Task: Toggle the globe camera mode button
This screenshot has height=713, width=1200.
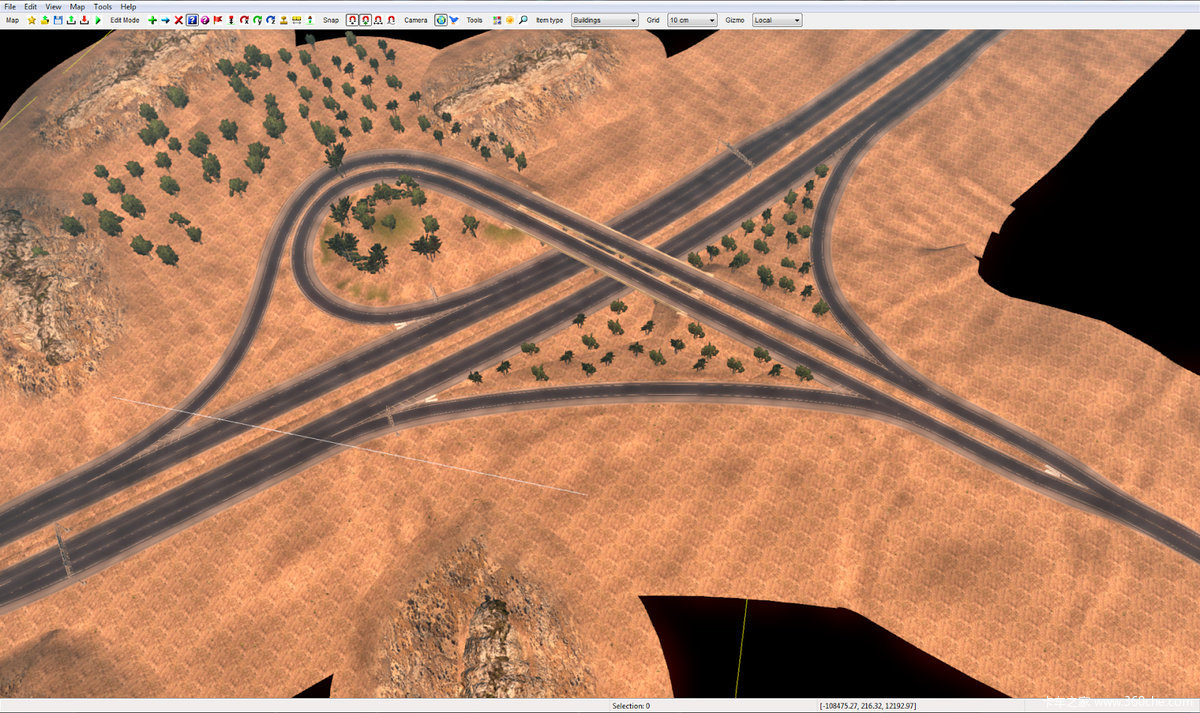Action: click(441, 20)
